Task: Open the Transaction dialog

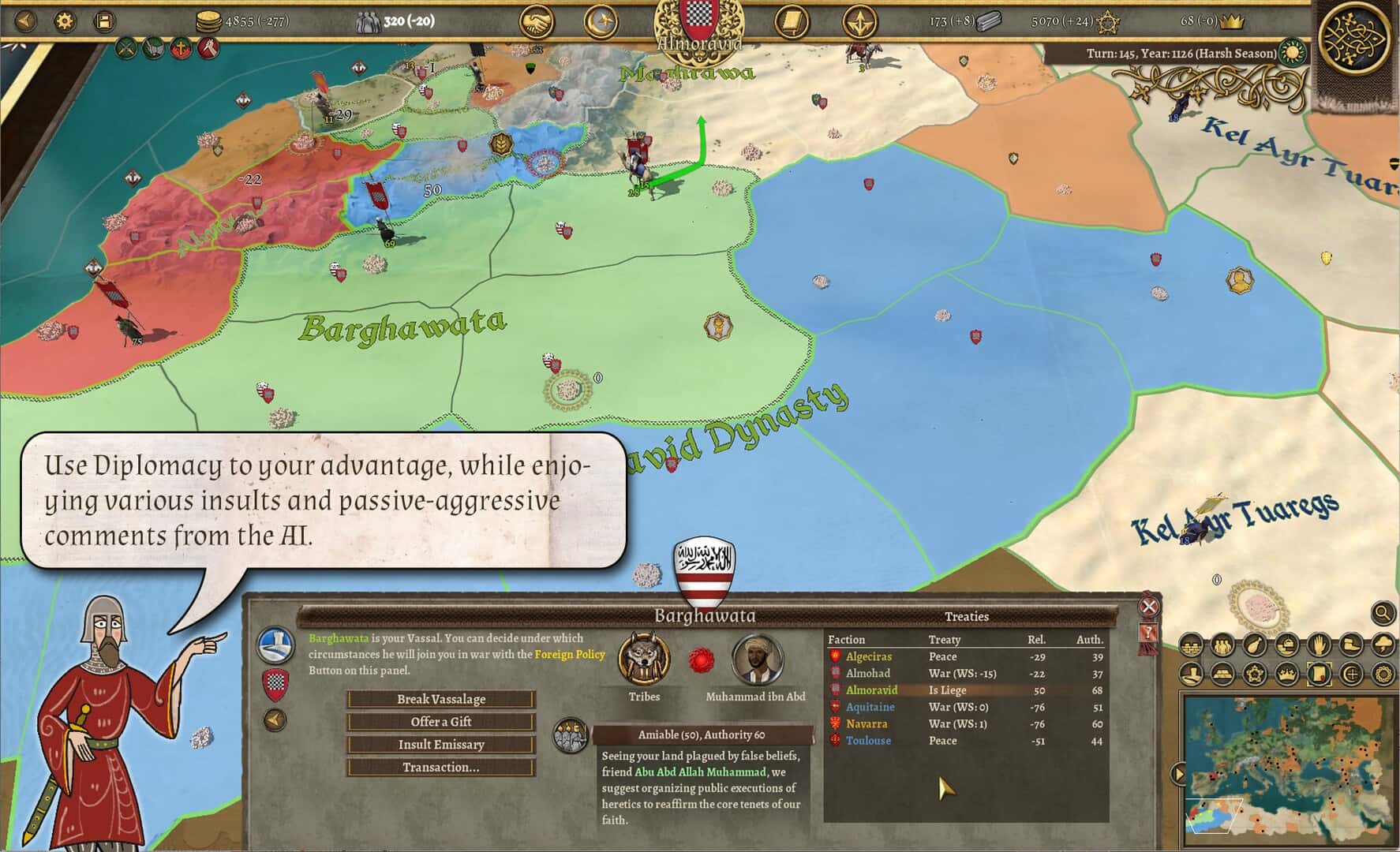Action: tap(440, 768)
